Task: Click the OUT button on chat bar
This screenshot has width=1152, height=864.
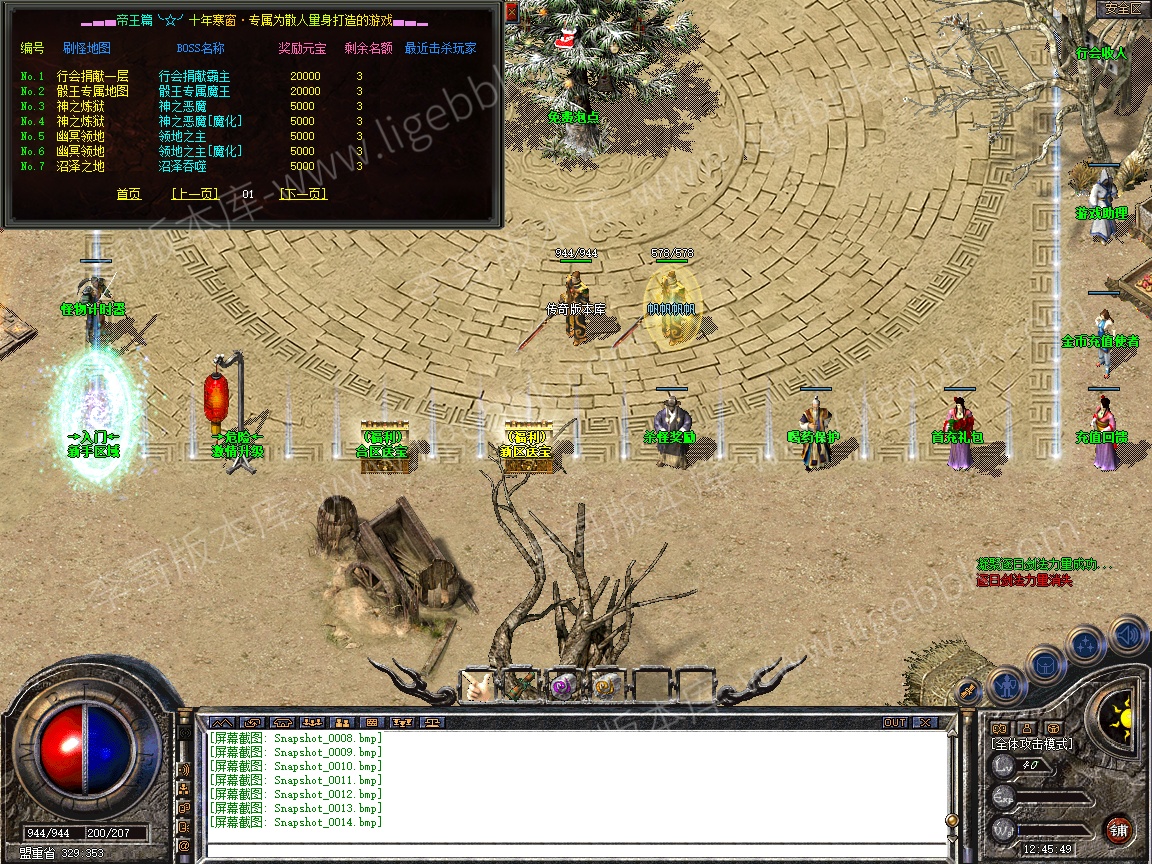Action: click(894, 722)
